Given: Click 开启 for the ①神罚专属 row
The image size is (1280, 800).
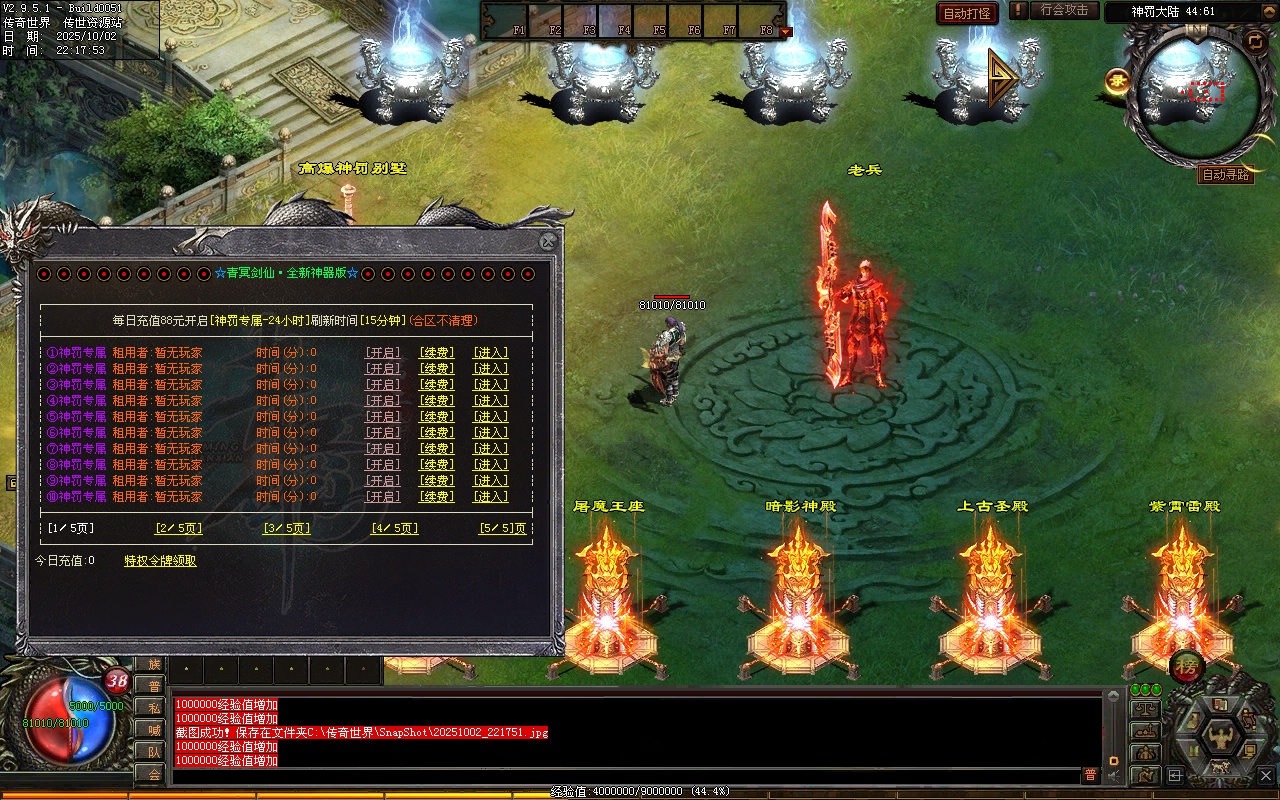Looking at the screenshot, I should (383, 353).
